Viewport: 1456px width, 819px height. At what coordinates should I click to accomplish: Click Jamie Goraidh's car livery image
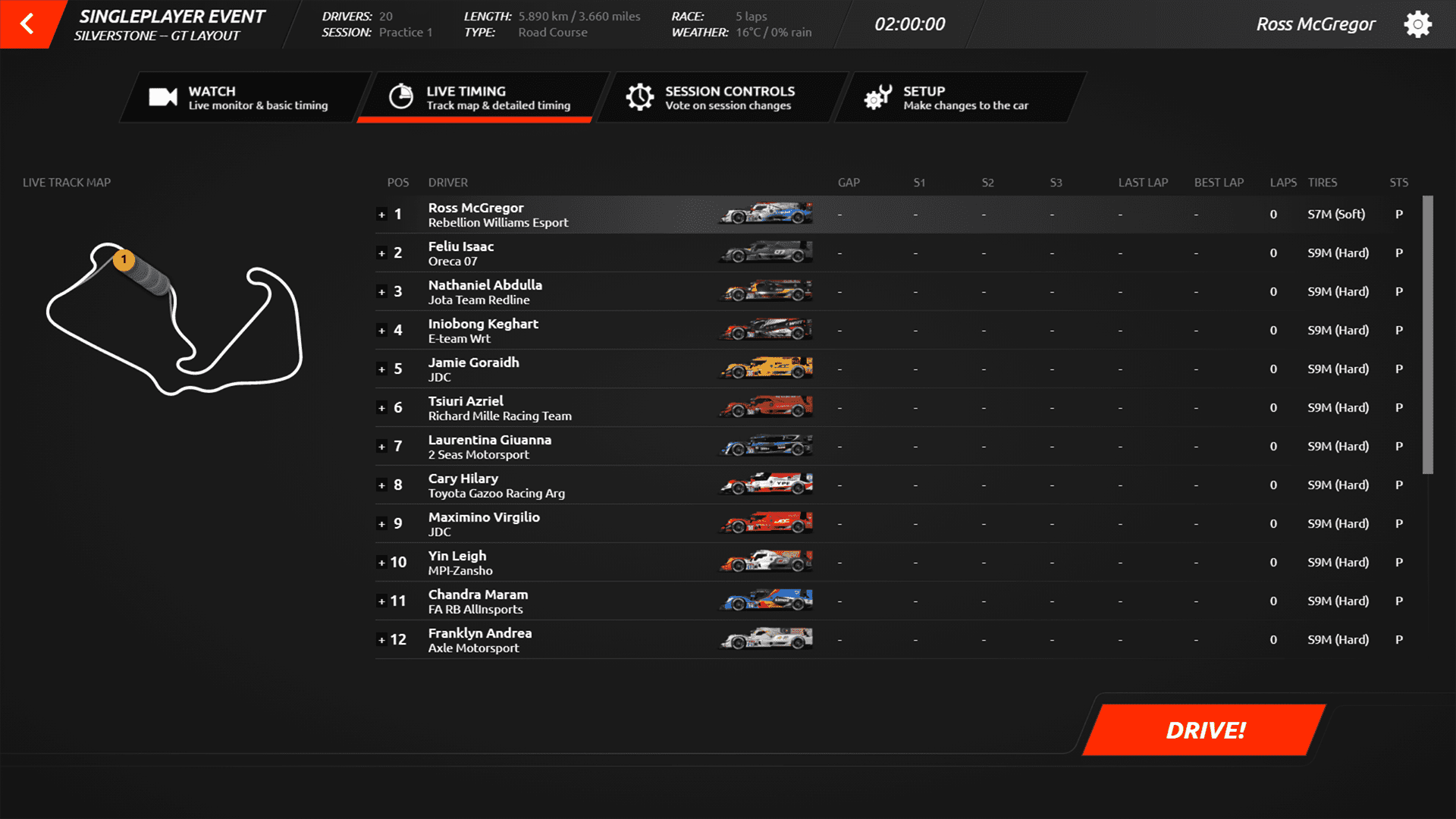(765, 369)
